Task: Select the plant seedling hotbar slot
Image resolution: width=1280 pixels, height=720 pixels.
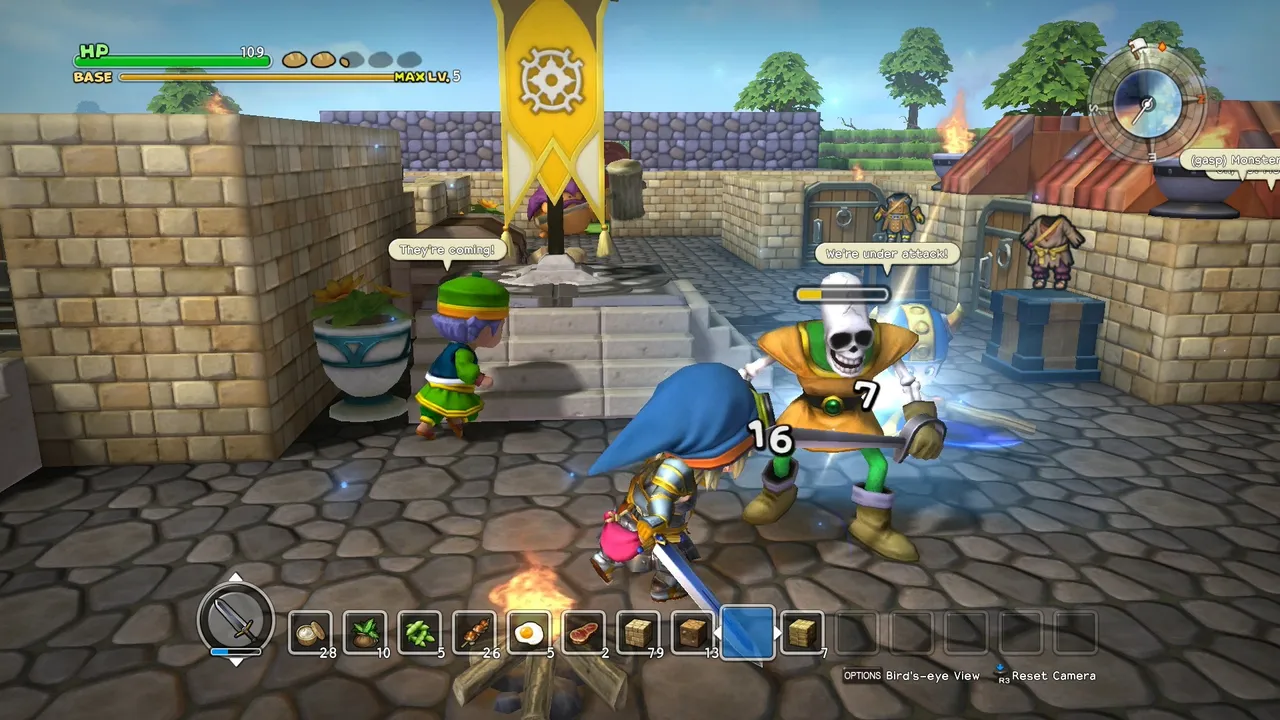Action: point(365,633)
